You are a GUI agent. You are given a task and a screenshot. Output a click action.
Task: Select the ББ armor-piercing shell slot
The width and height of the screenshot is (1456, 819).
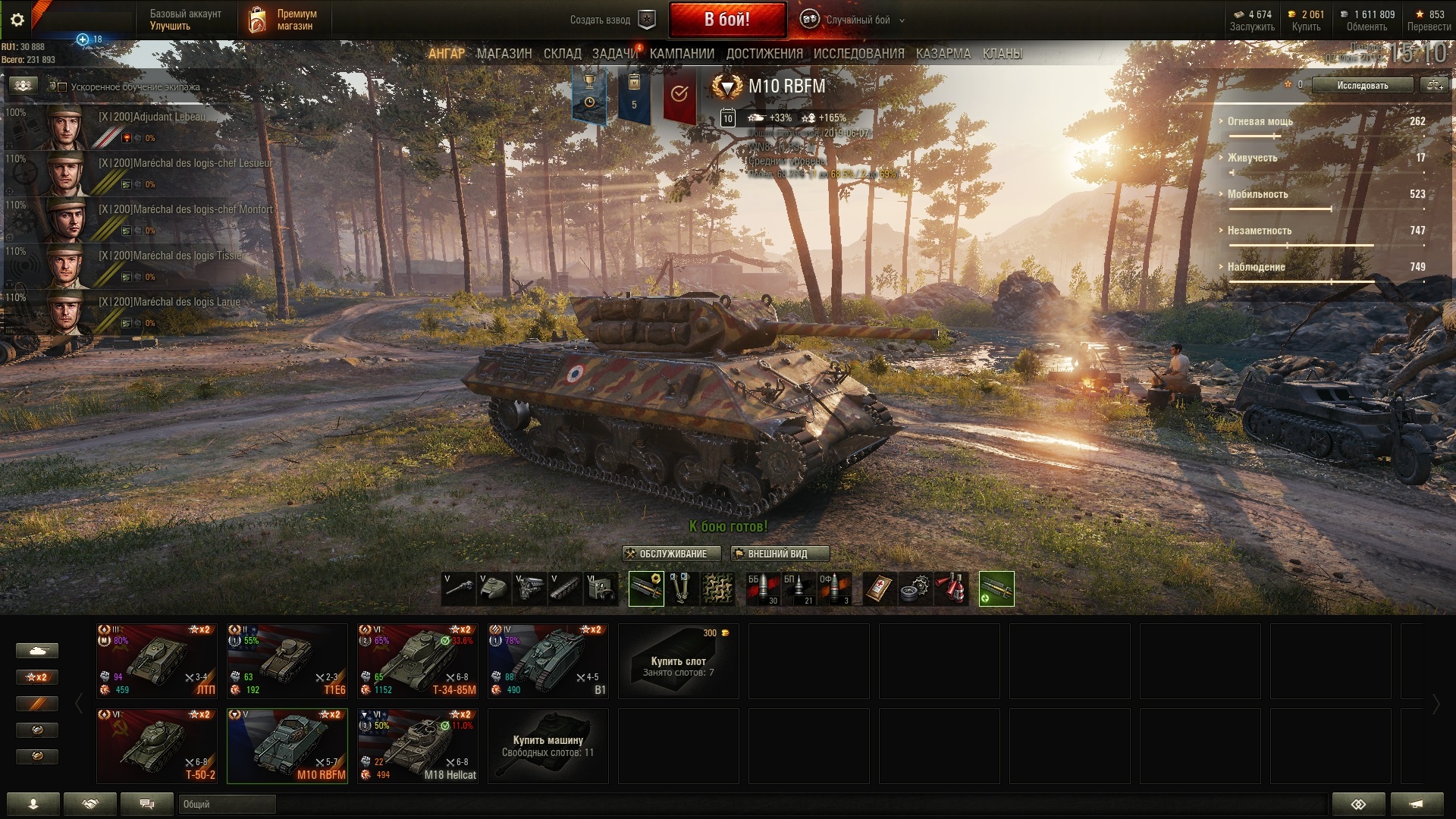763,588
